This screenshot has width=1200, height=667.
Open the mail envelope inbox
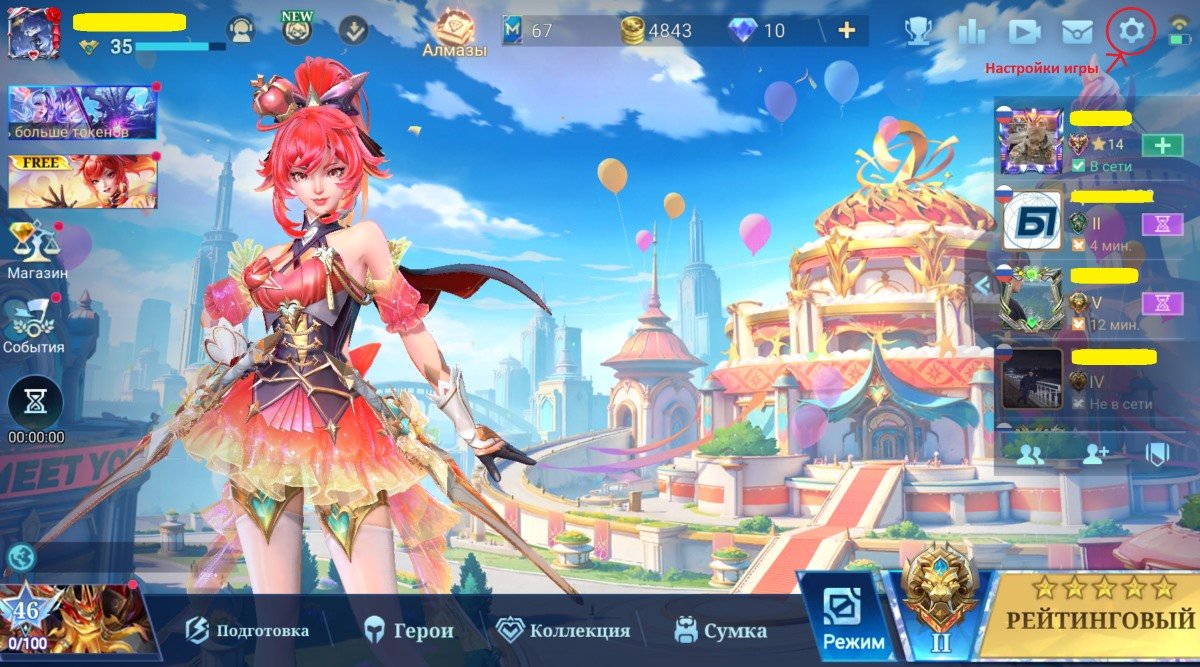tap(1076, 32)
